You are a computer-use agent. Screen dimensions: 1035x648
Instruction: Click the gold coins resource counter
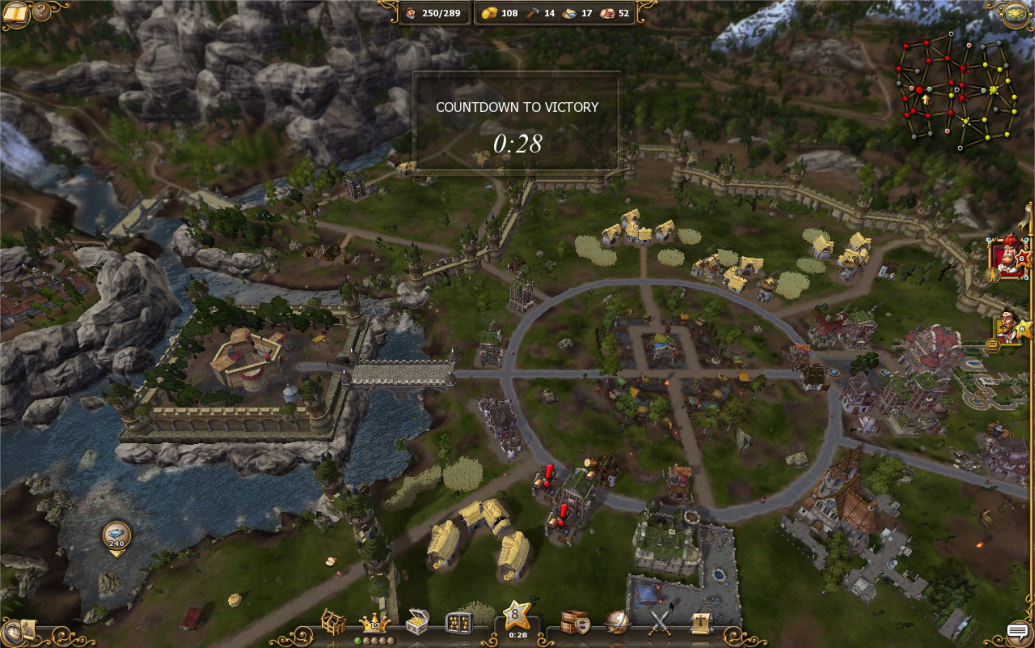pyautogui.click(x=500, y=13)
